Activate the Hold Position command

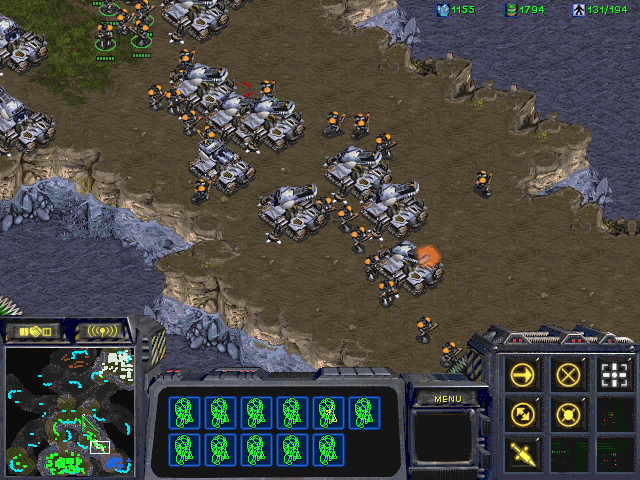[x=570, y=414]
